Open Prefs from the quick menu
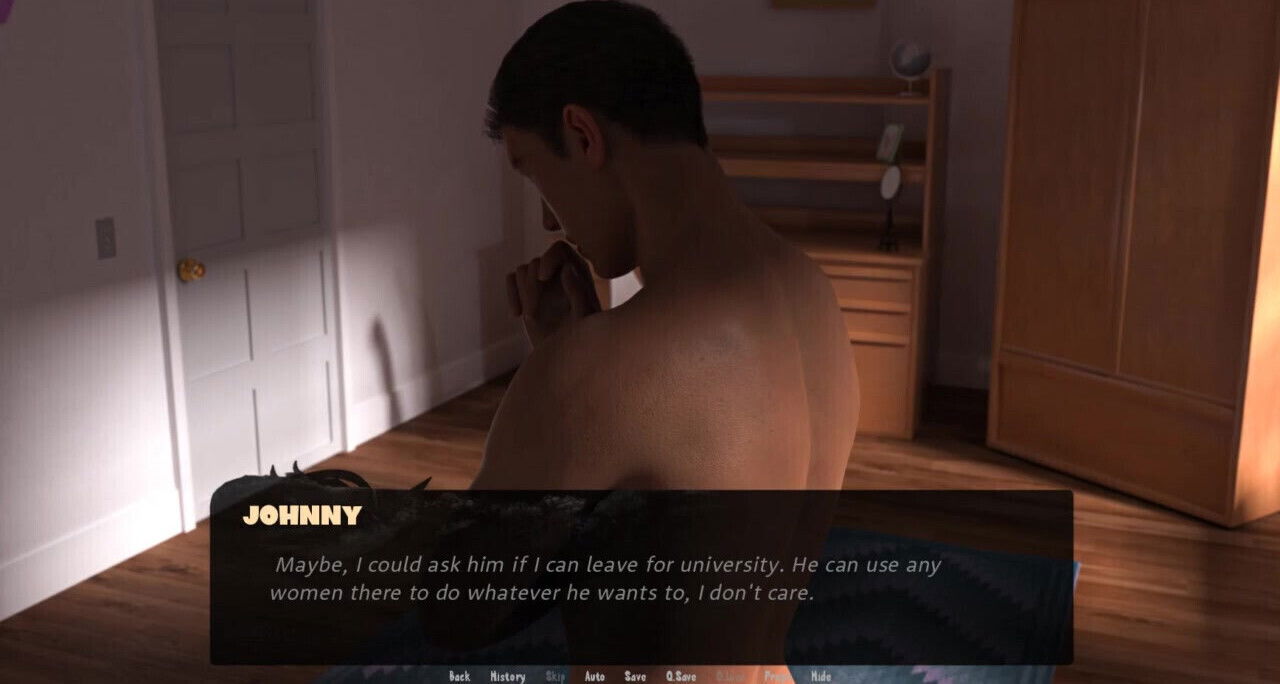 778,676
